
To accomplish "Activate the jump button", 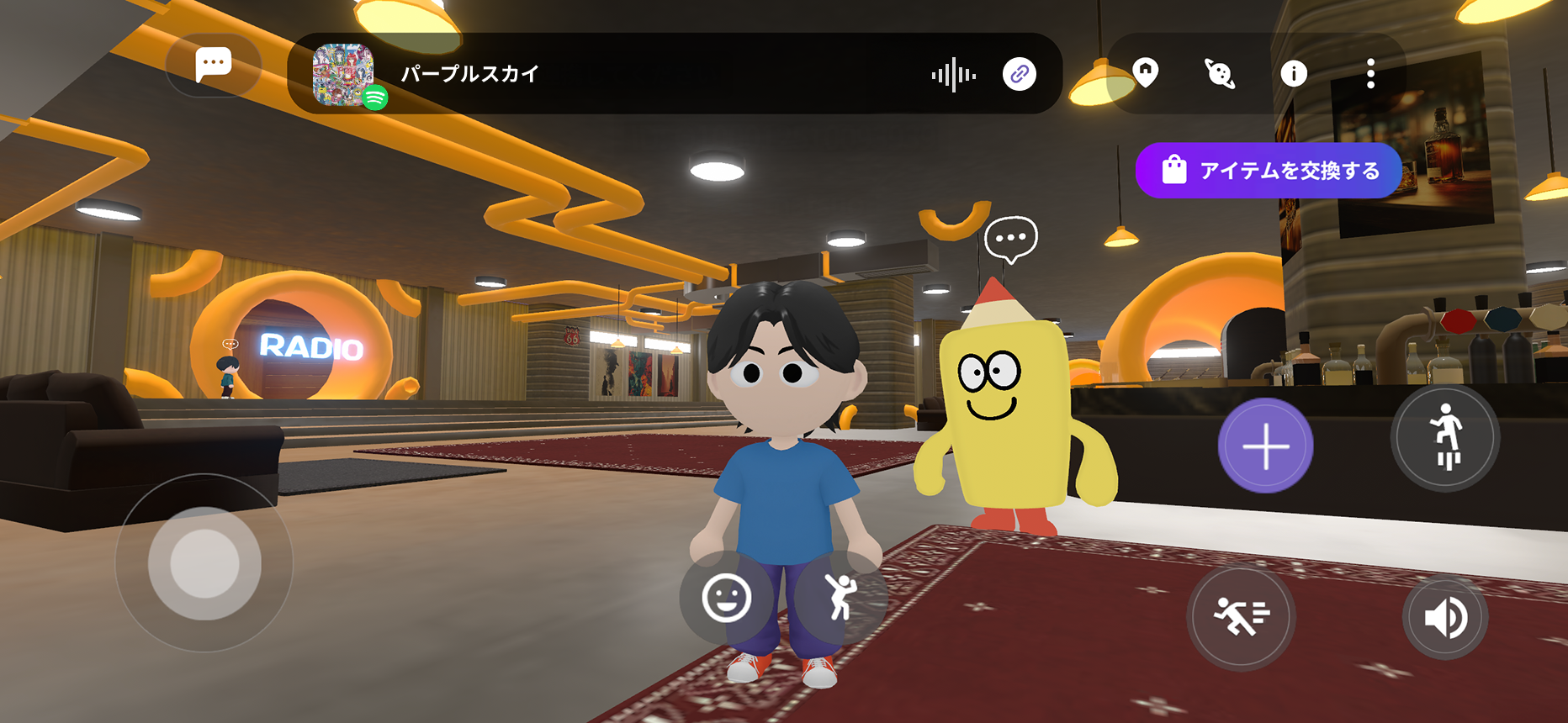I will [1445, 437].
